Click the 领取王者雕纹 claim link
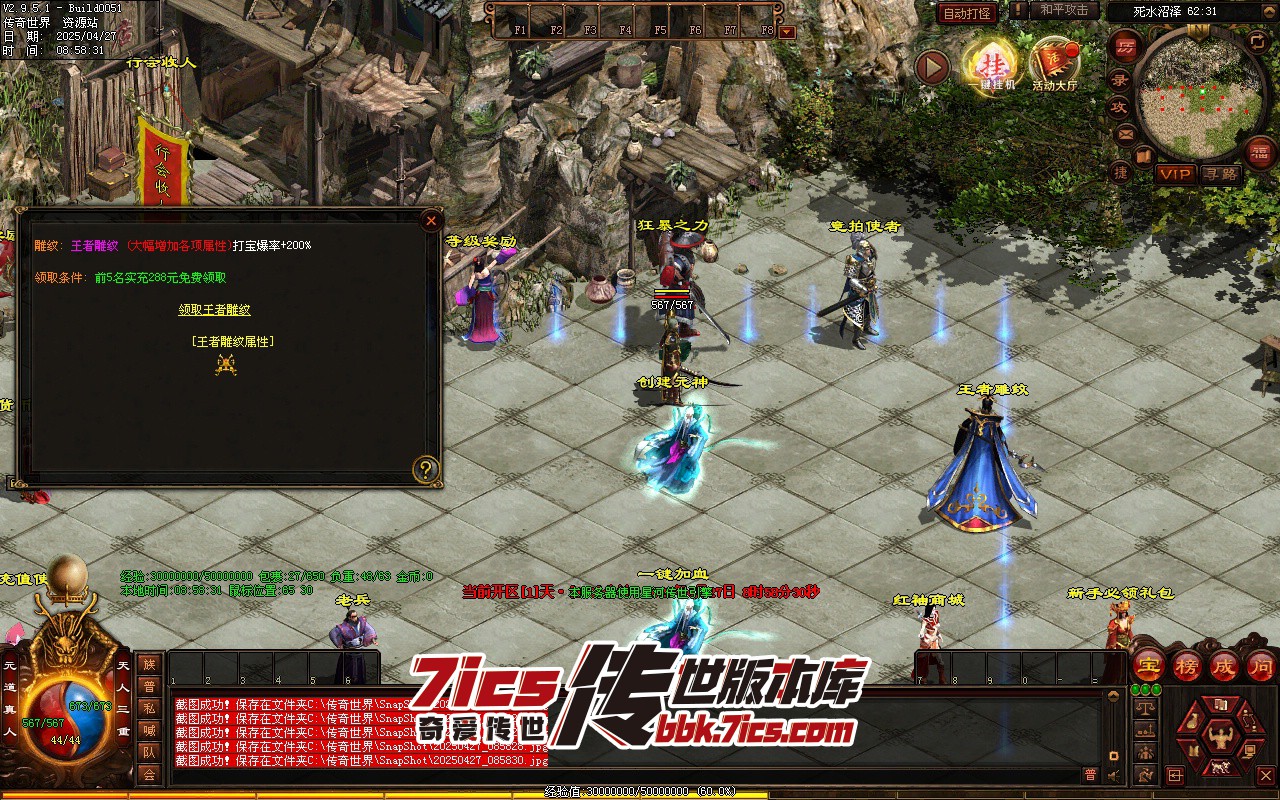The width and height of the screenshot is (1280, 800). (215, 310)
